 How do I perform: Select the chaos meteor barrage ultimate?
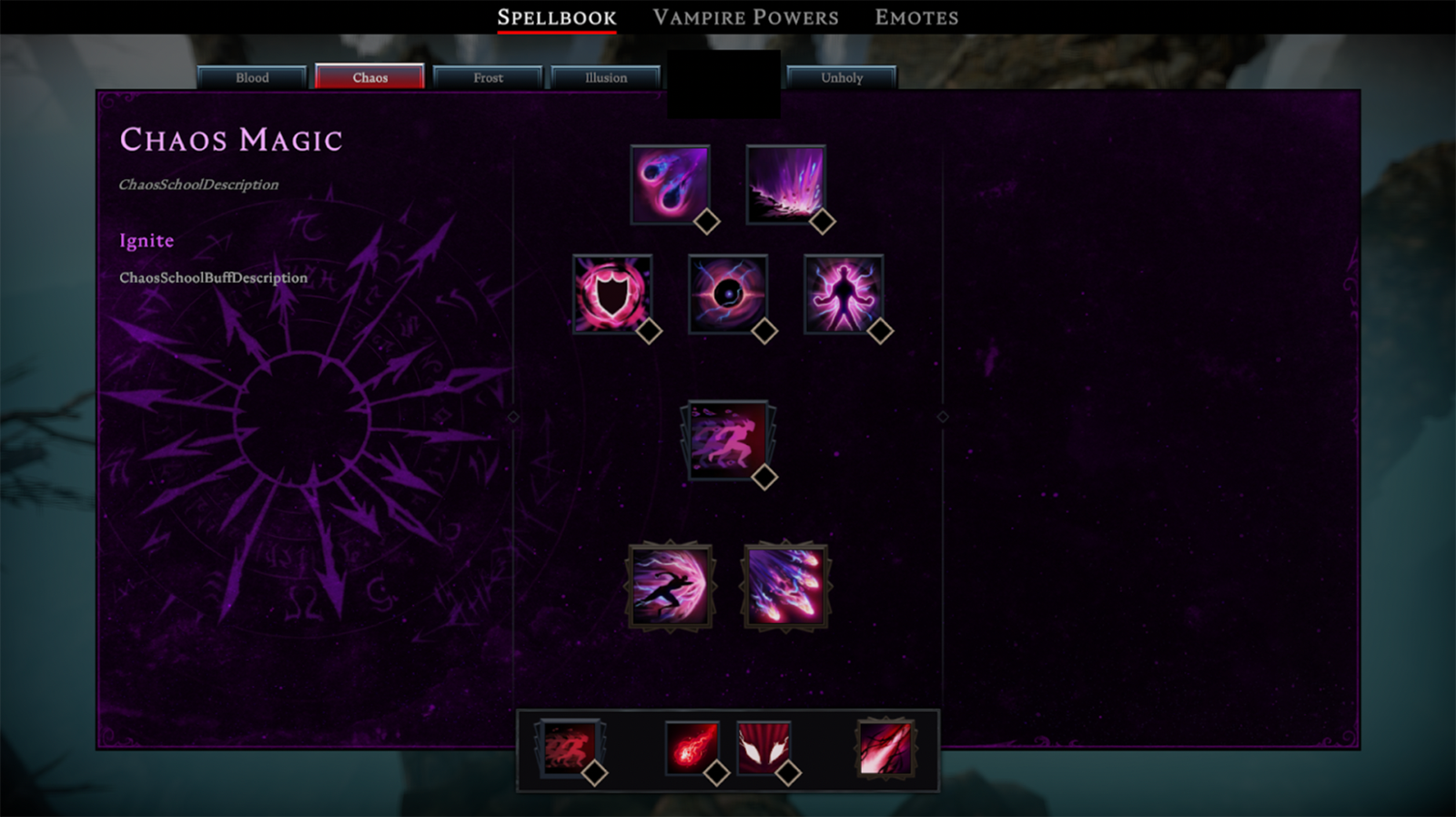coord(785,587)
